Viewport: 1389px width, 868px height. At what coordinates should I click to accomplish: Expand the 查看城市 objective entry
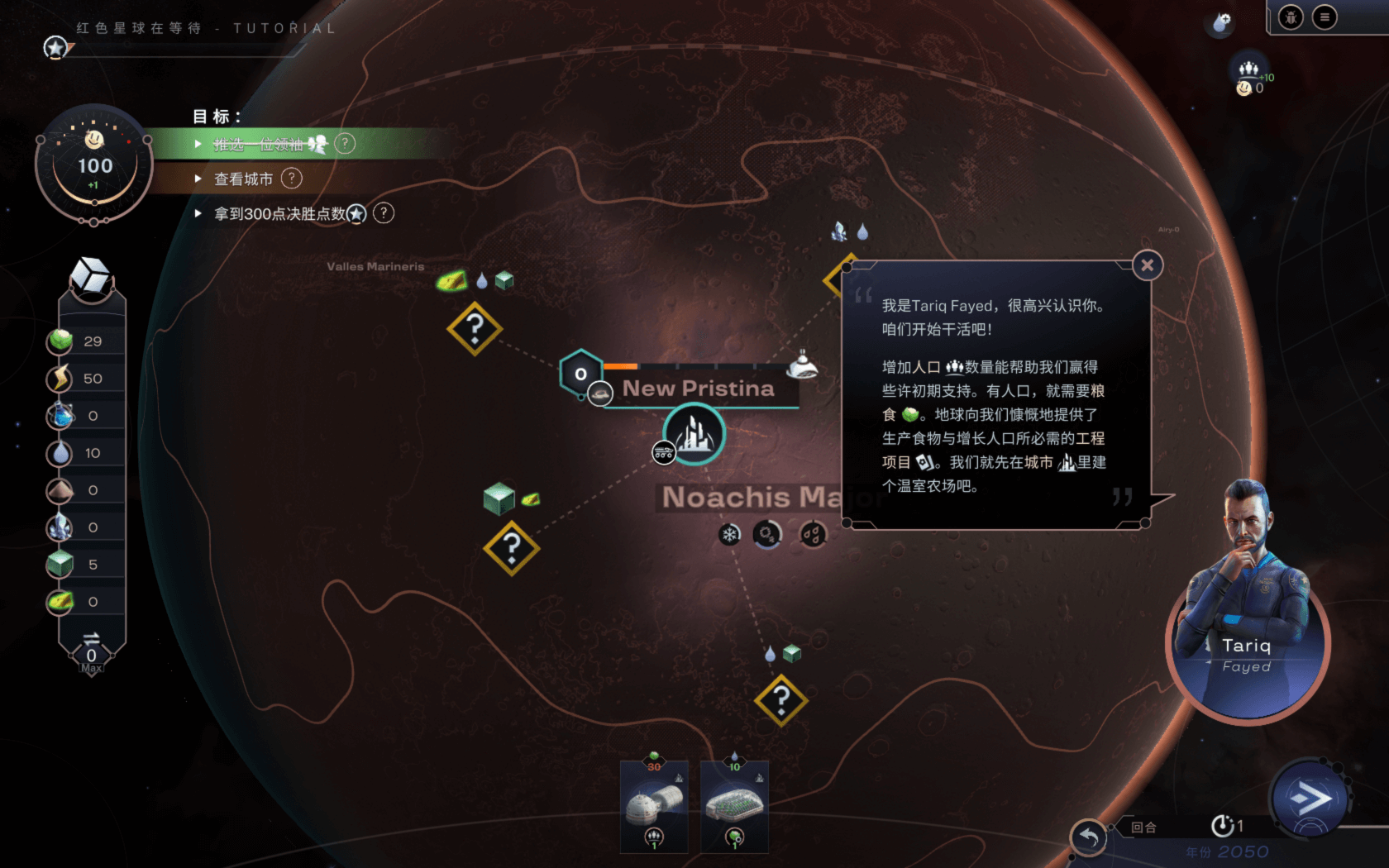click(198, 179)
